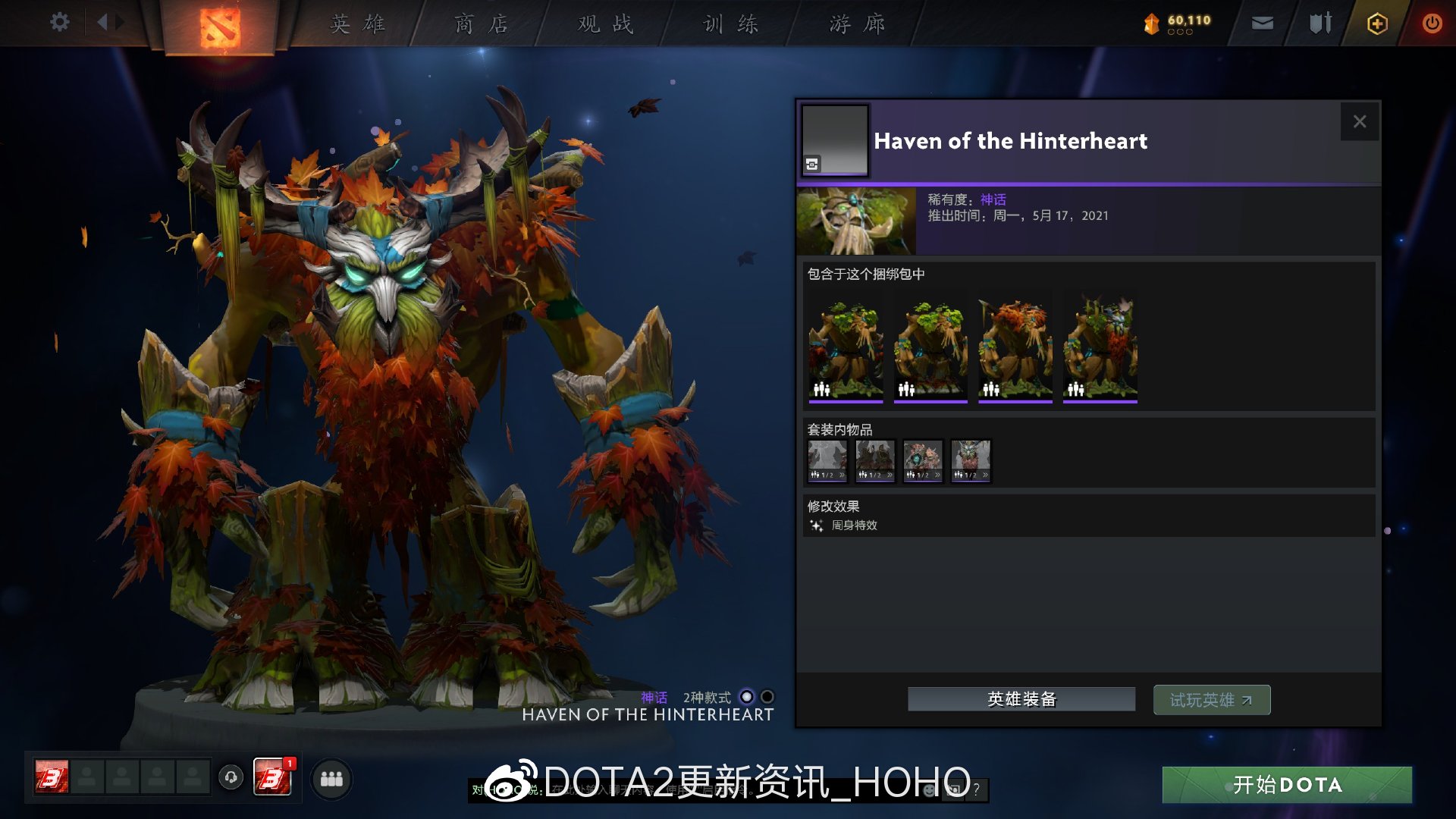Viewport: 1456px width, 819px height.
Task: Click the orange power button to exit
Action: click(x=1432, y=23)
